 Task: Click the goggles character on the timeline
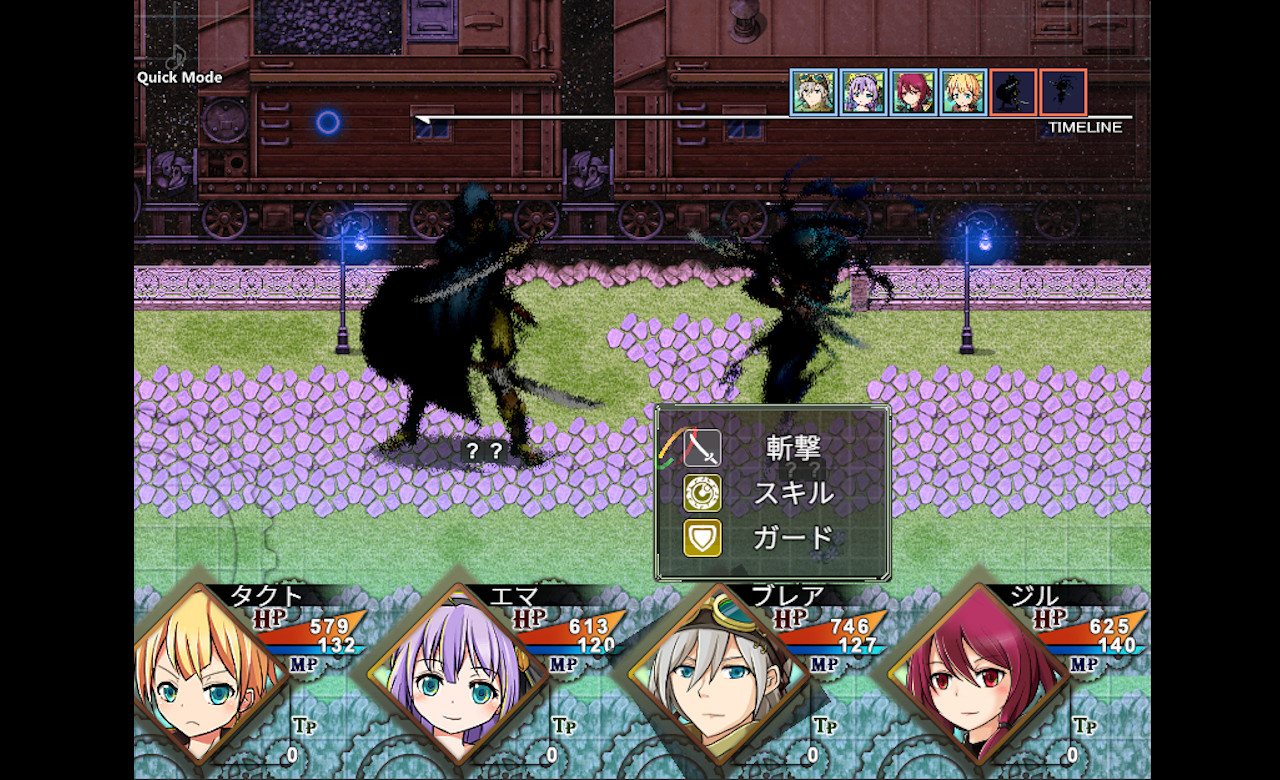click(x=814, y=93)
